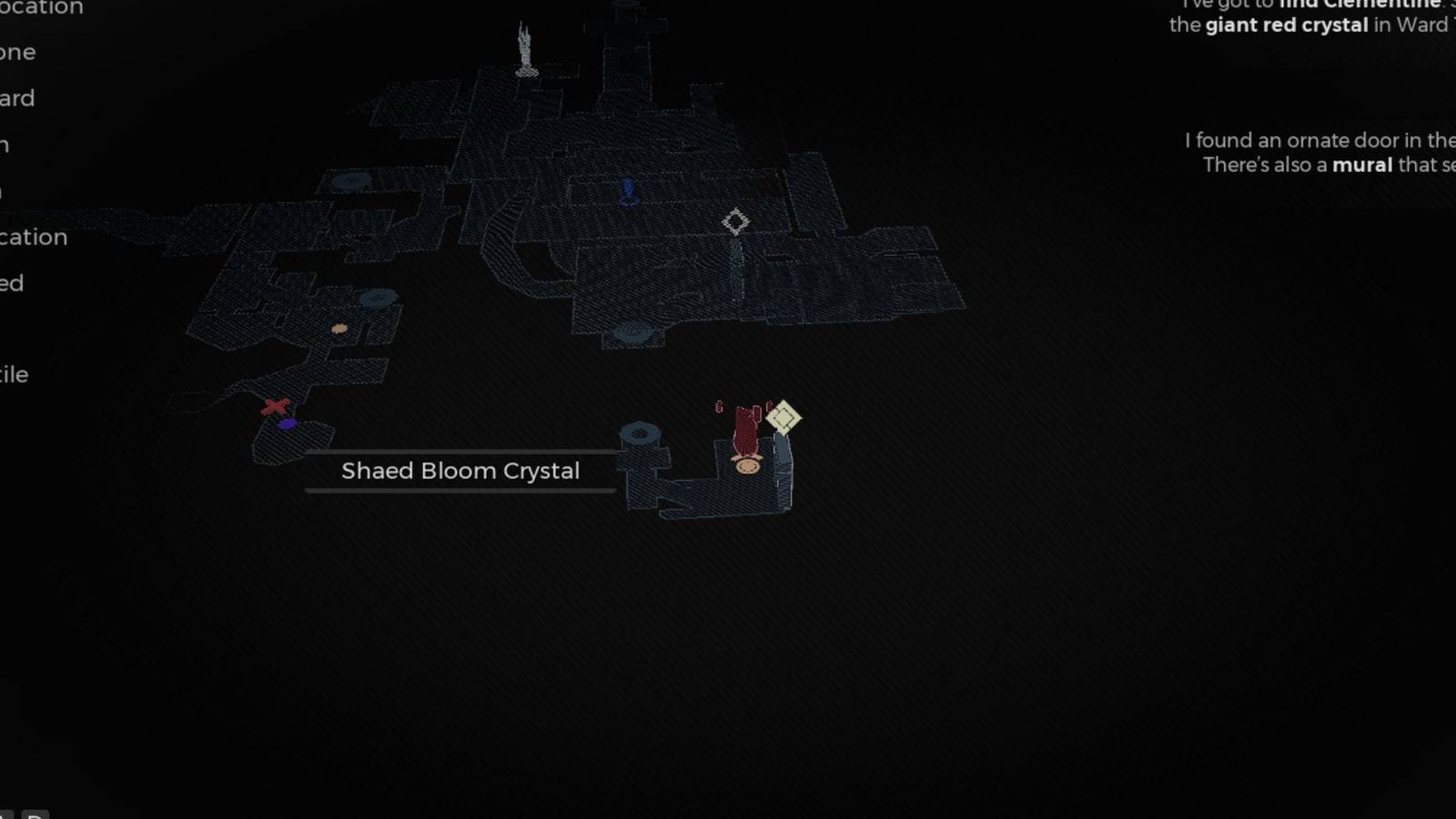Select the red X marker on the left room
Image resolution: width=1456 pixels, height=819 pixels.
[274, 407]
